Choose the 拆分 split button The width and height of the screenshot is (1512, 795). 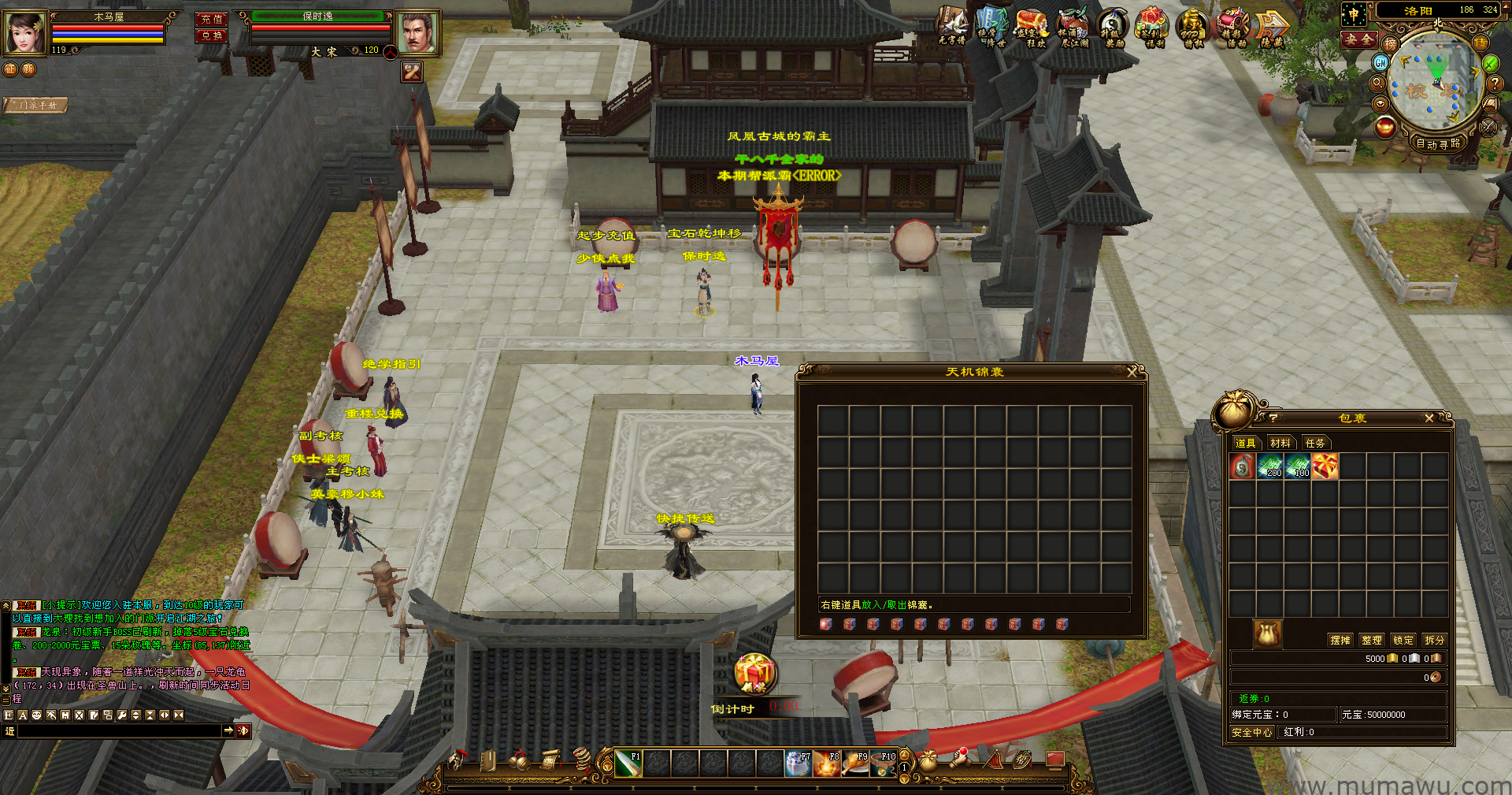pos(1434,641)
